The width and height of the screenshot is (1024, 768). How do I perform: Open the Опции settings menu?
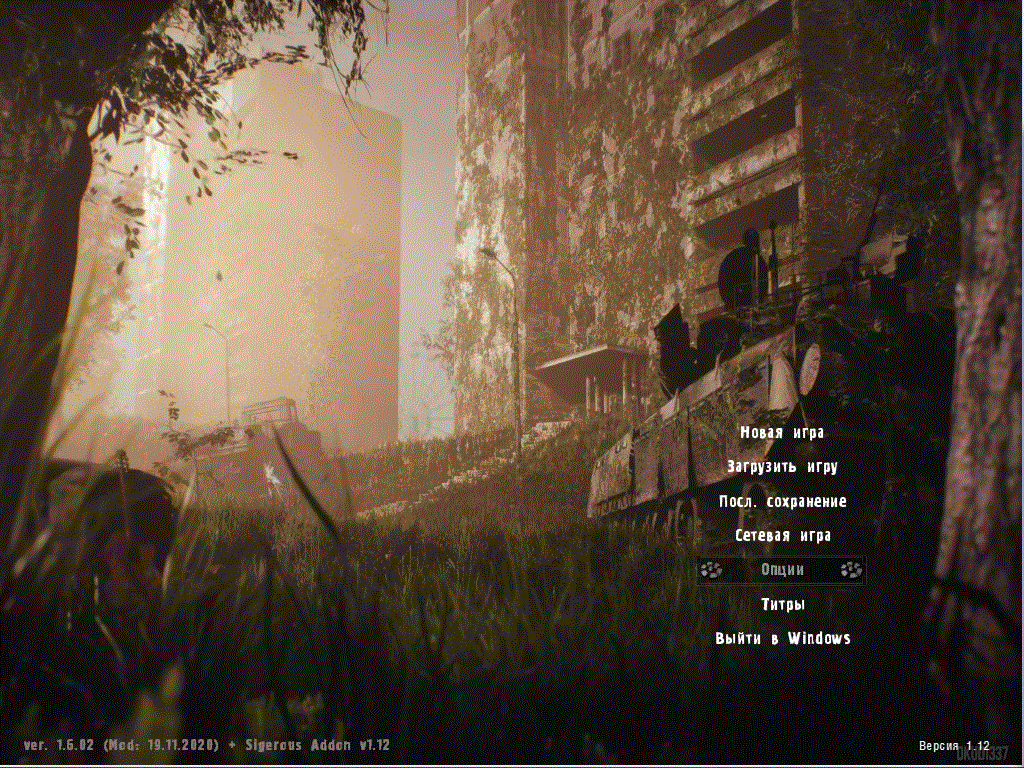pos(782,570)
